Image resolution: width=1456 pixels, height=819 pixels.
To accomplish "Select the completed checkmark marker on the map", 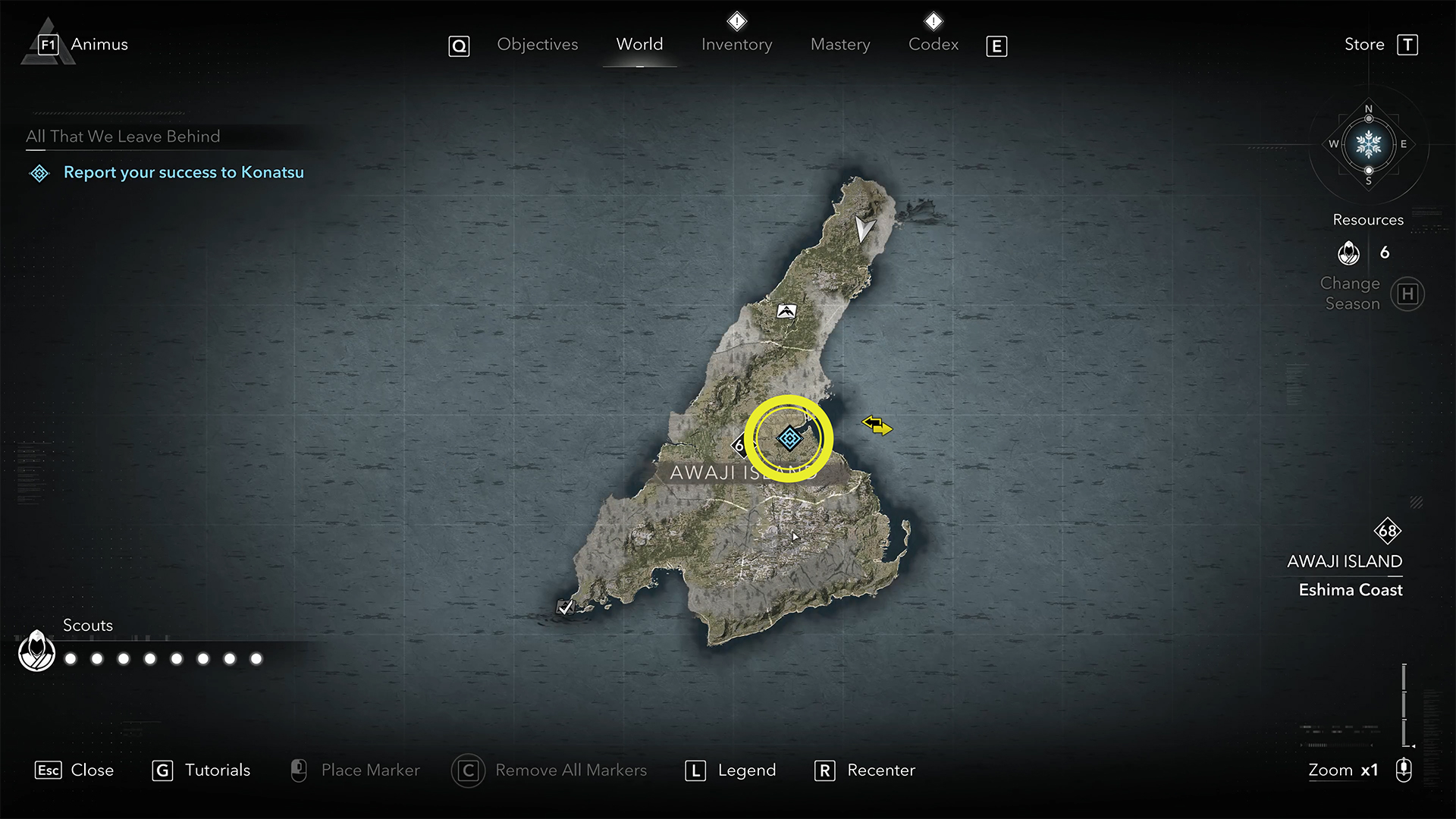I will pos(565,607).
